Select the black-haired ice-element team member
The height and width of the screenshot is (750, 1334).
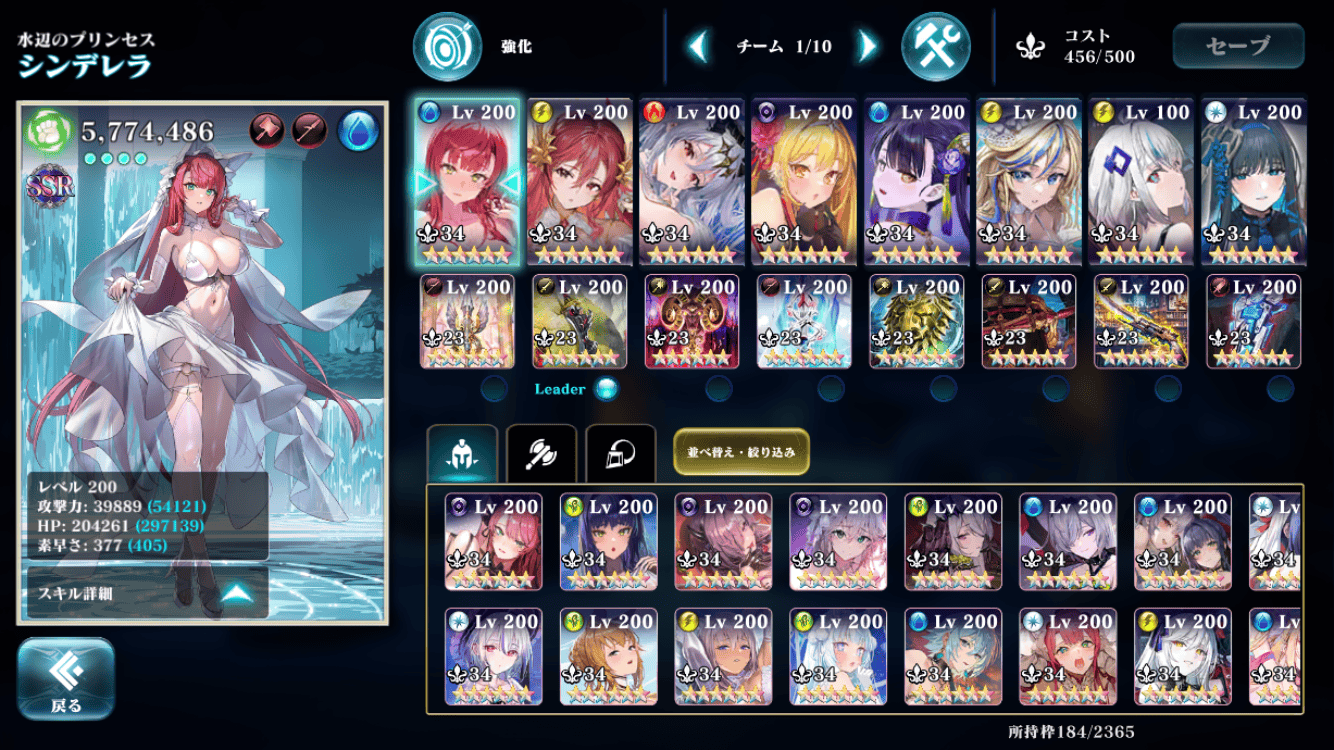coord(1253,181)
